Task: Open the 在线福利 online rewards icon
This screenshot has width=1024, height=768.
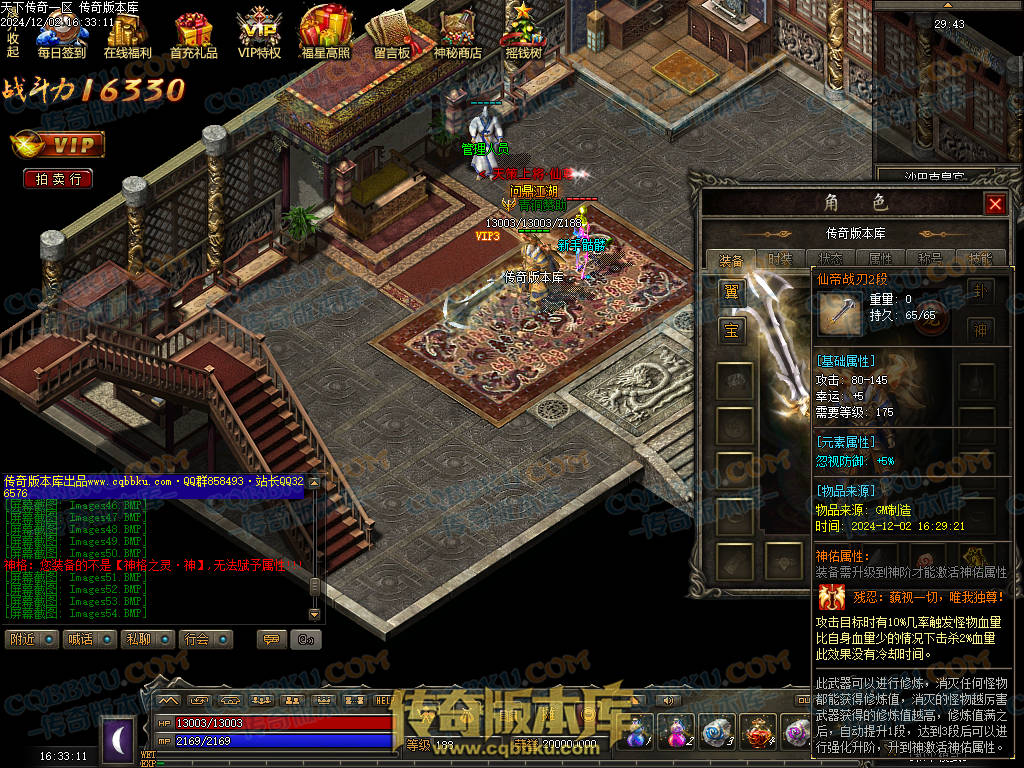Action: [x=127, y=35]
